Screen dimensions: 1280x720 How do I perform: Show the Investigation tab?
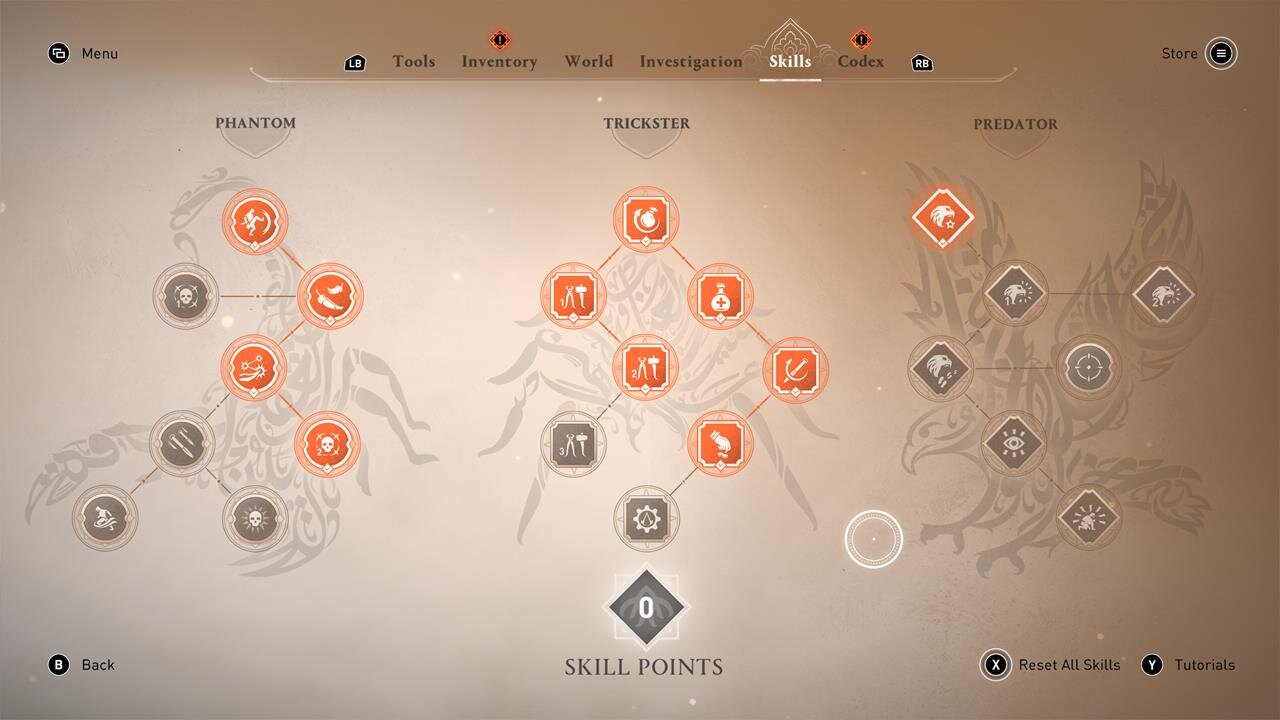pos(691,62)
